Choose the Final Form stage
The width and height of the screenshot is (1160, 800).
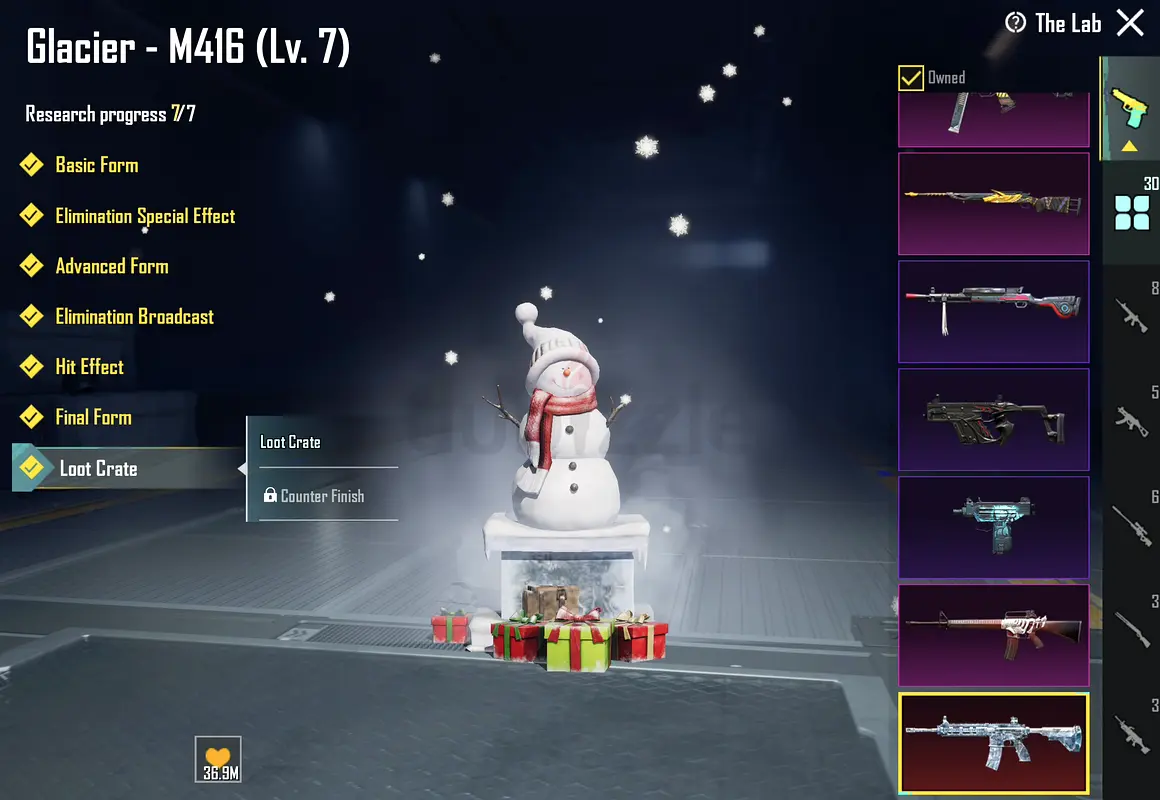click(93, 417)
